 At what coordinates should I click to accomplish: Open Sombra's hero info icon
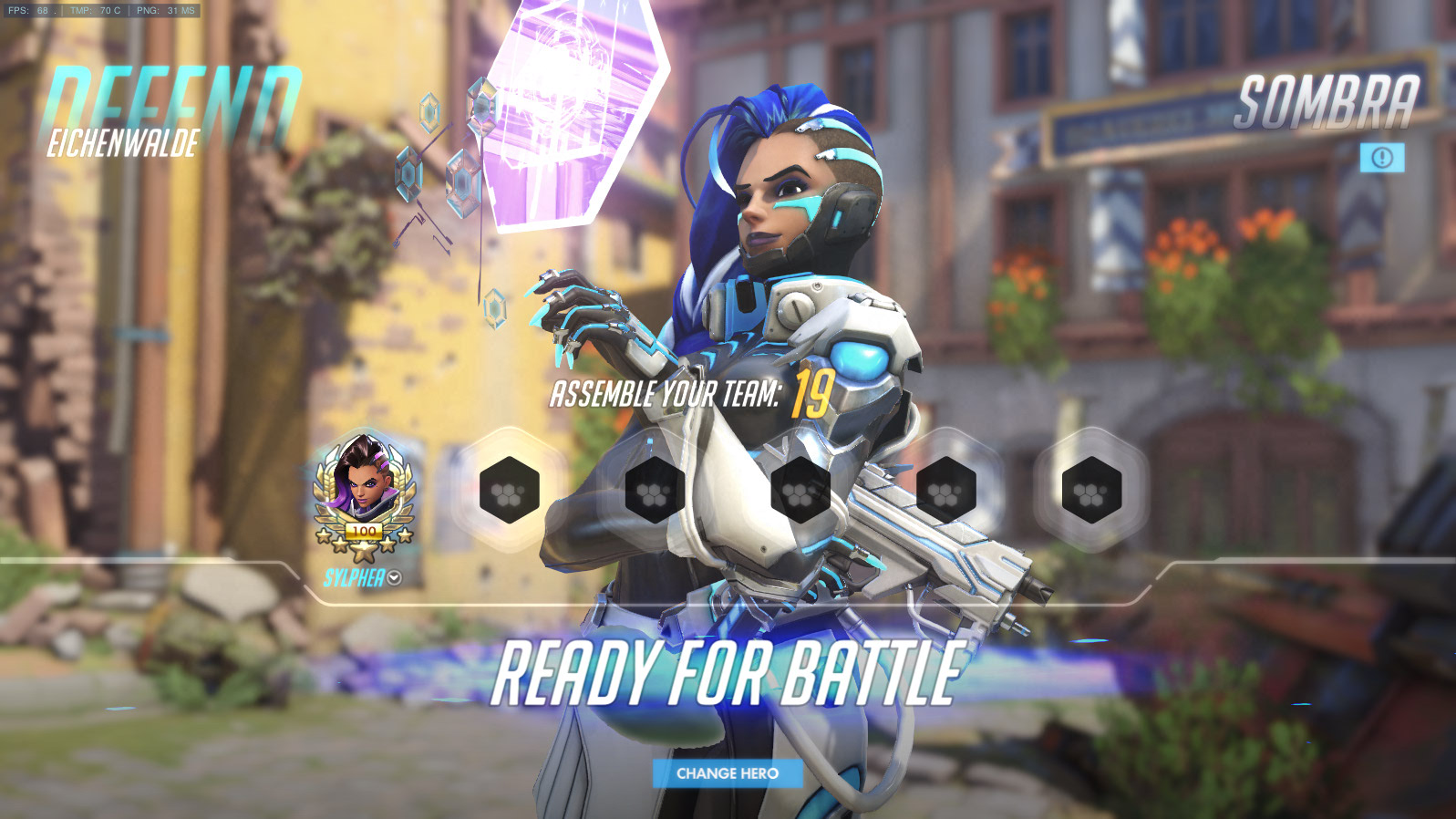point(1382,158)
